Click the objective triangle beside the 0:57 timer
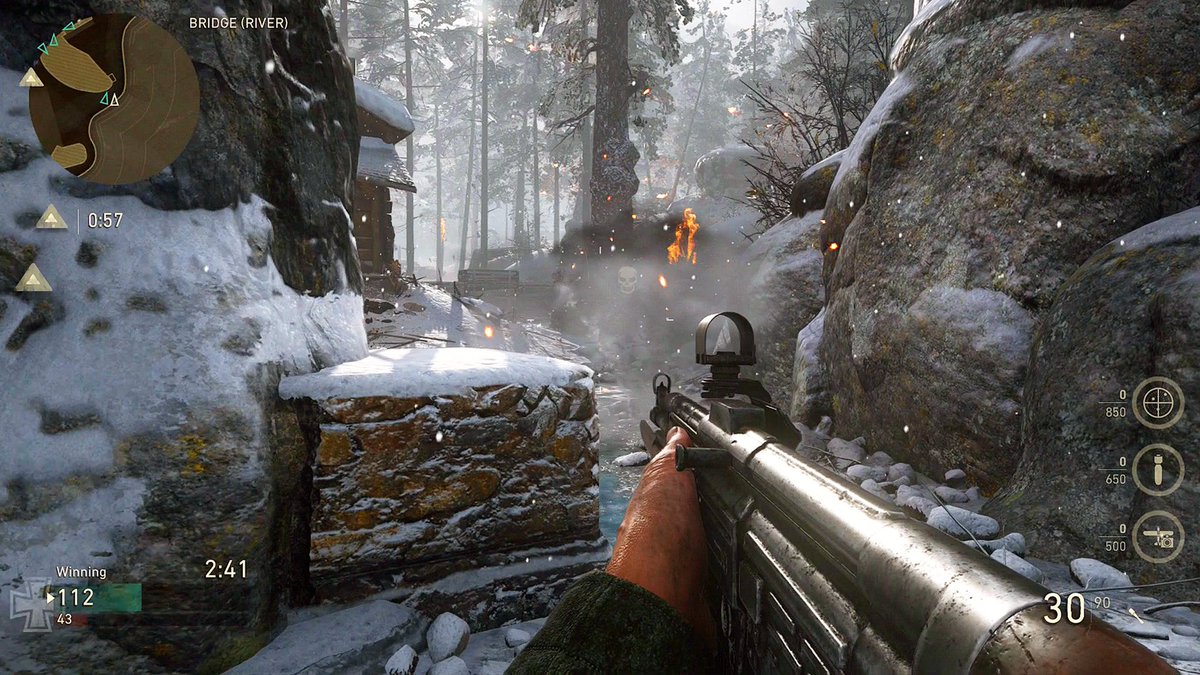 [x=51, y=217]
